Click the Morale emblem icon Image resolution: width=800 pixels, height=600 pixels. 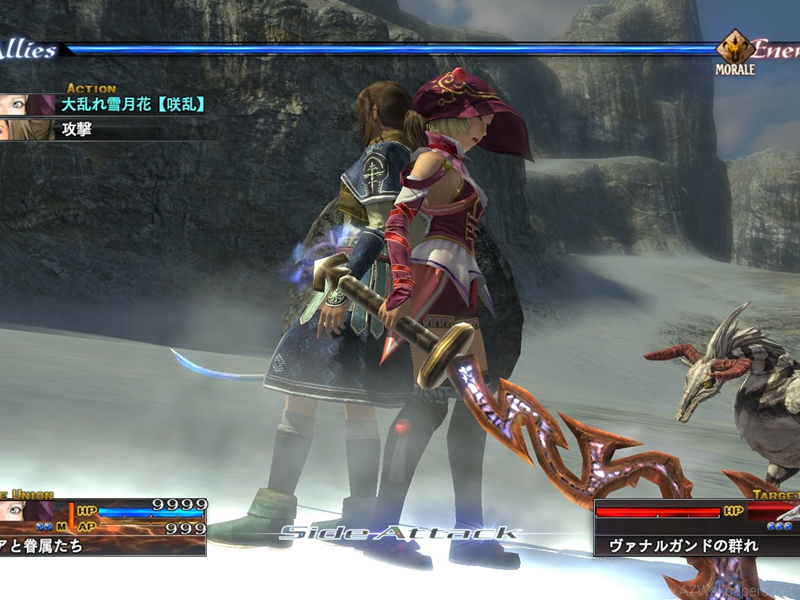735,49
